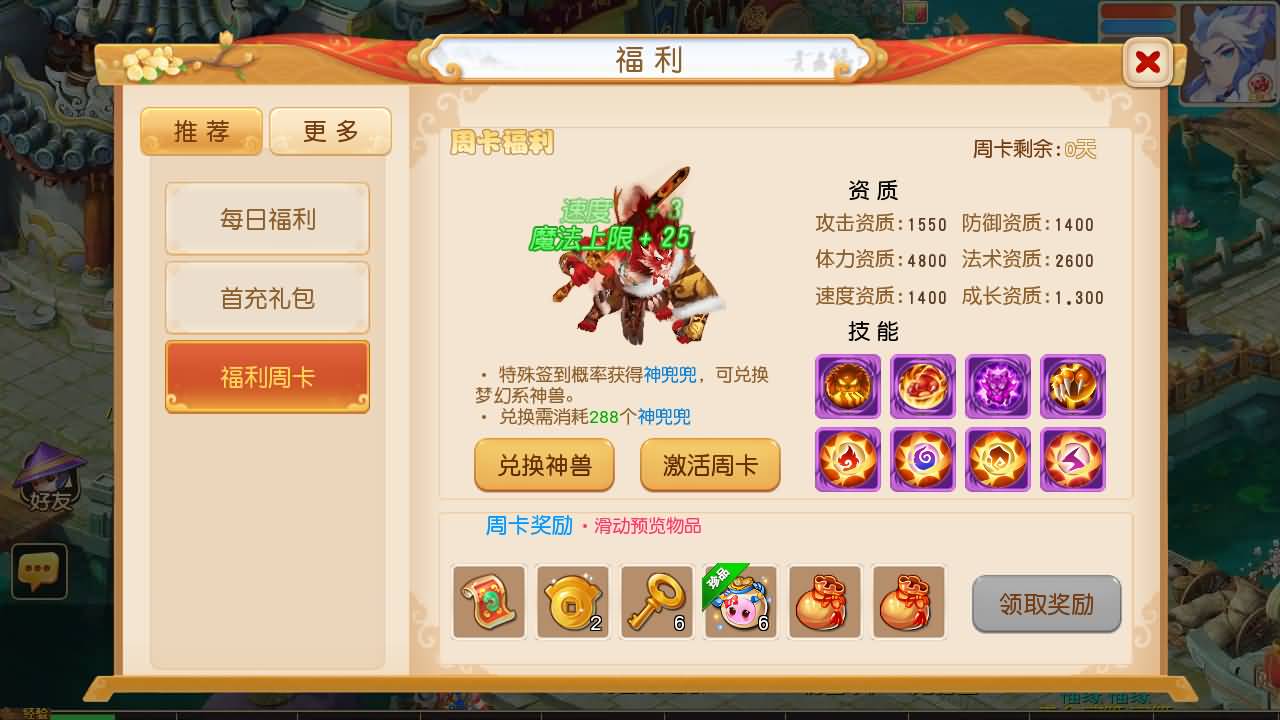Click the red scroll reward item
The width and height of the screenshot is (1280, 720).
click(489, 602)
